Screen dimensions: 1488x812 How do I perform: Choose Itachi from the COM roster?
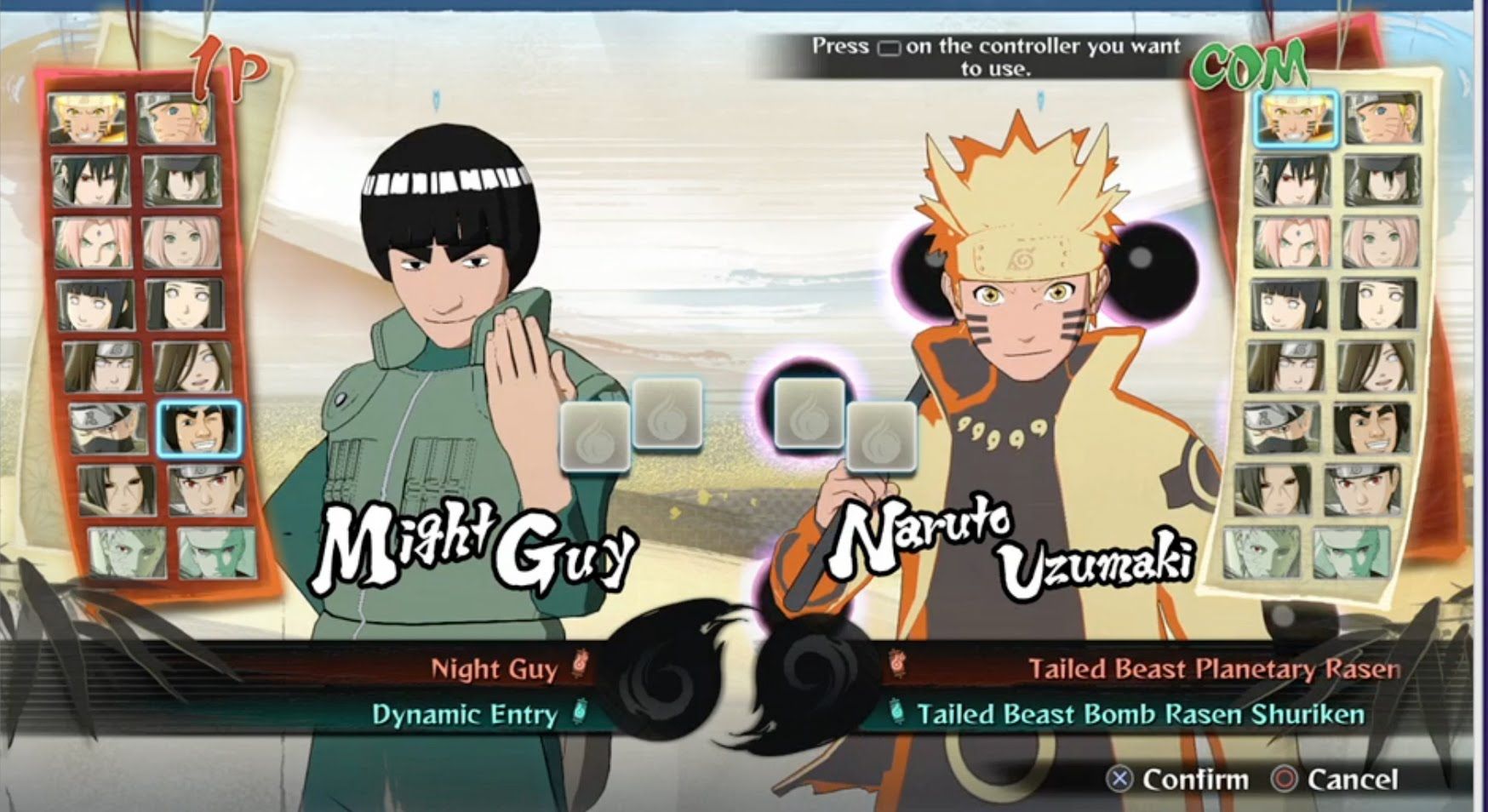click(1273, 490)
